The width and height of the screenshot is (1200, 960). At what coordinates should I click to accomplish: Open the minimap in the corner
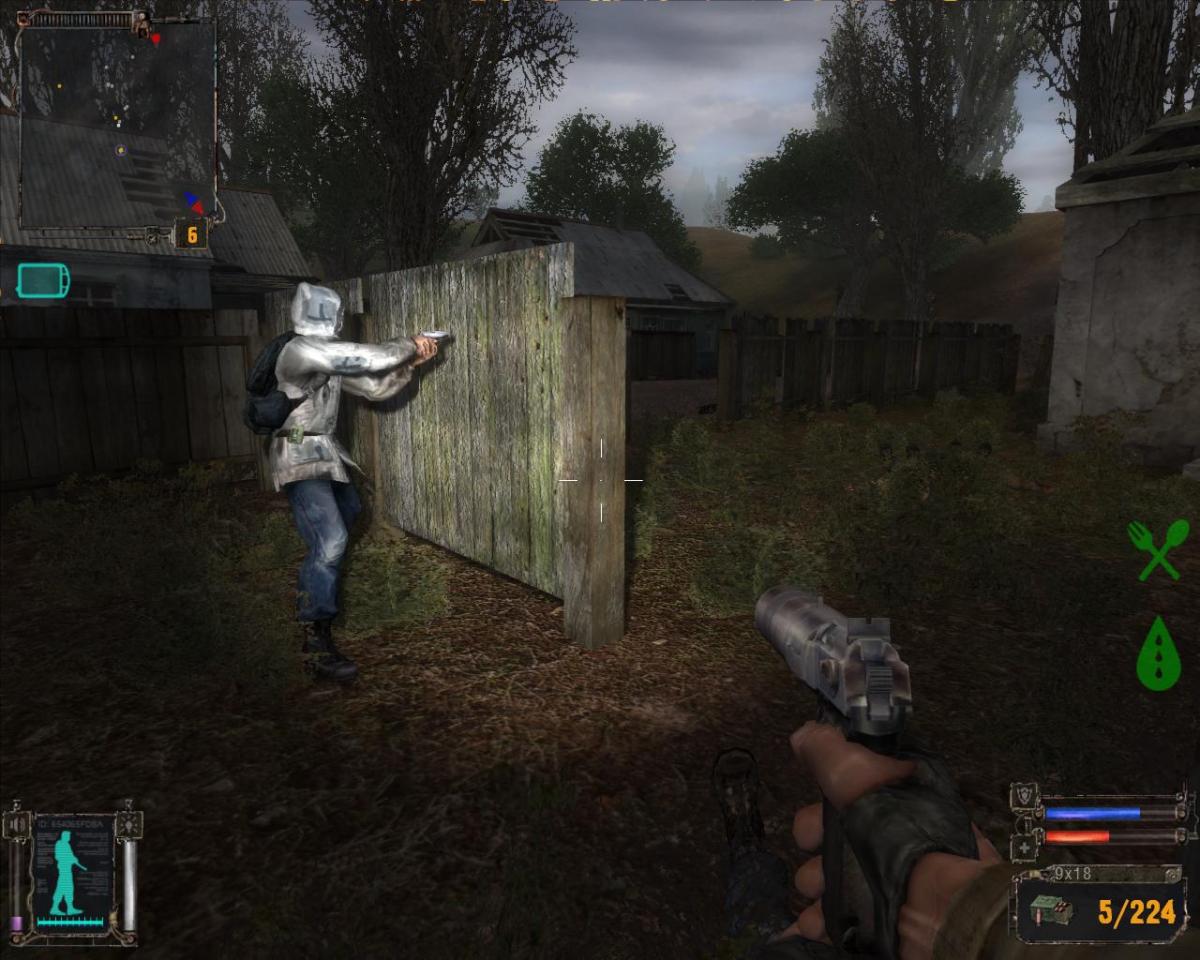click(x=117, y=118)
